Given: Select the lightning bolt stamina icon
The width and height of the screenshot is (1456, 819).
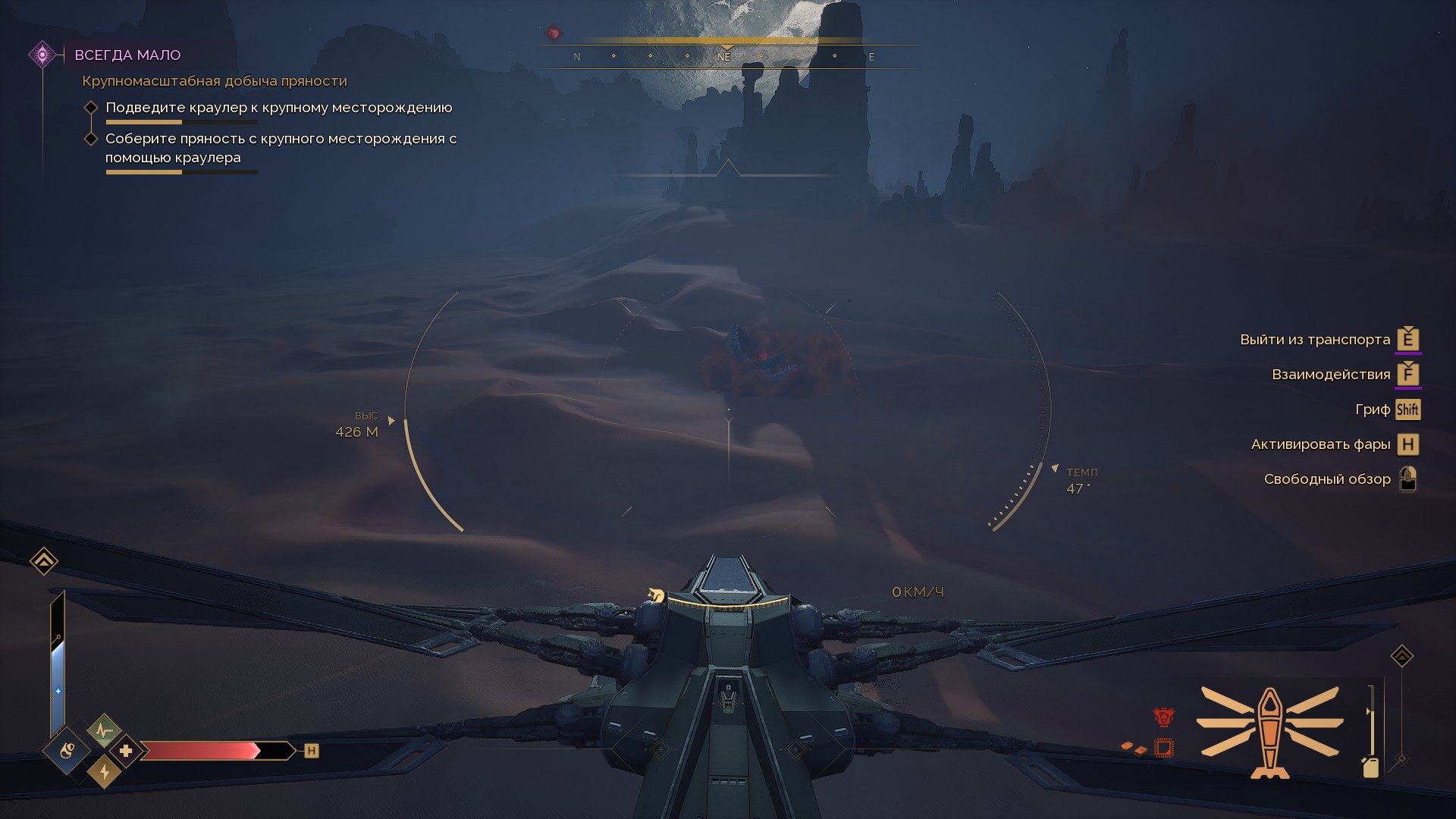Looking at the screenshot, I should [105, 772].
